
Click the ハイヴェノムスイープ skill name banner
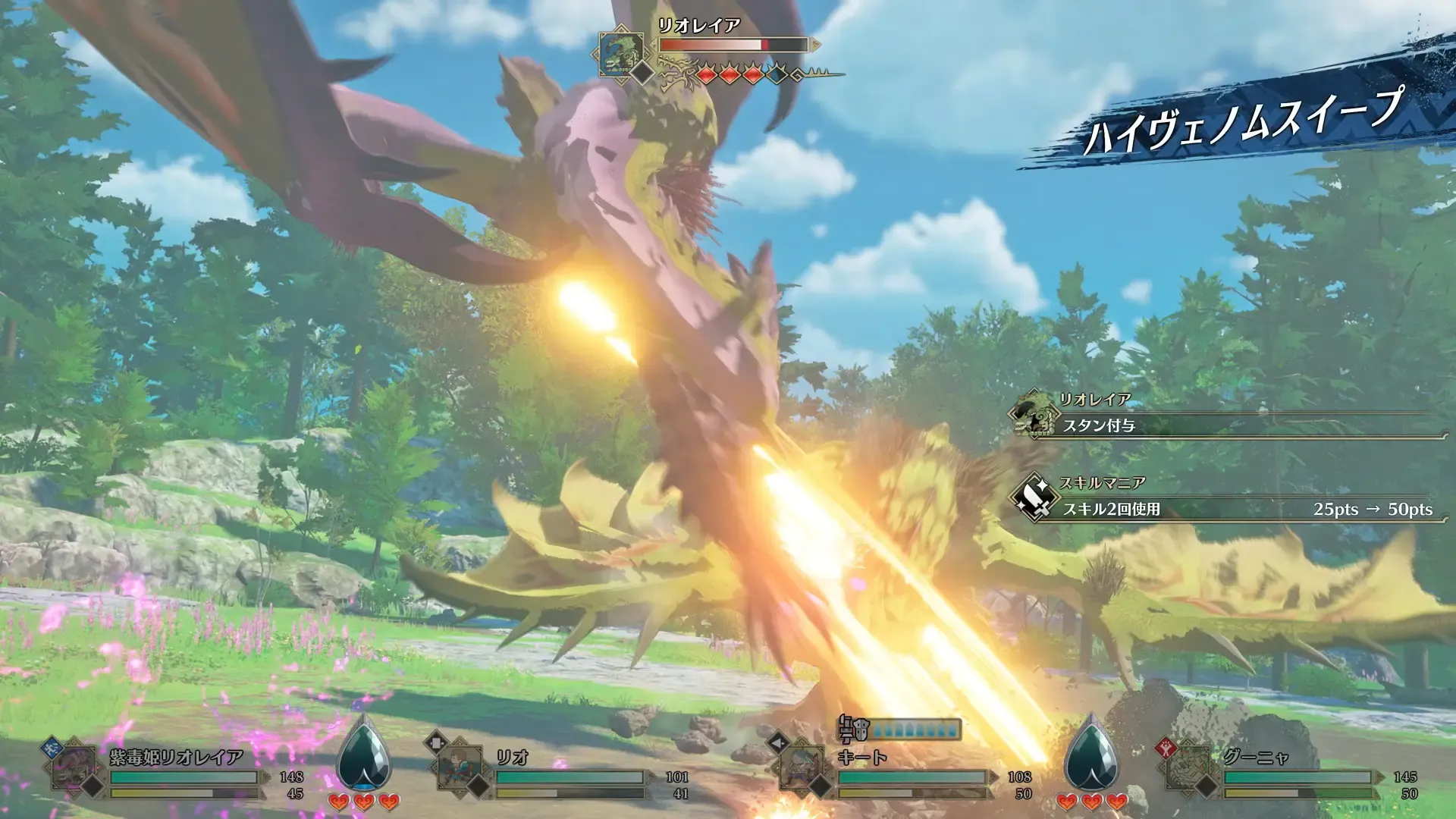pos(1244,121)
